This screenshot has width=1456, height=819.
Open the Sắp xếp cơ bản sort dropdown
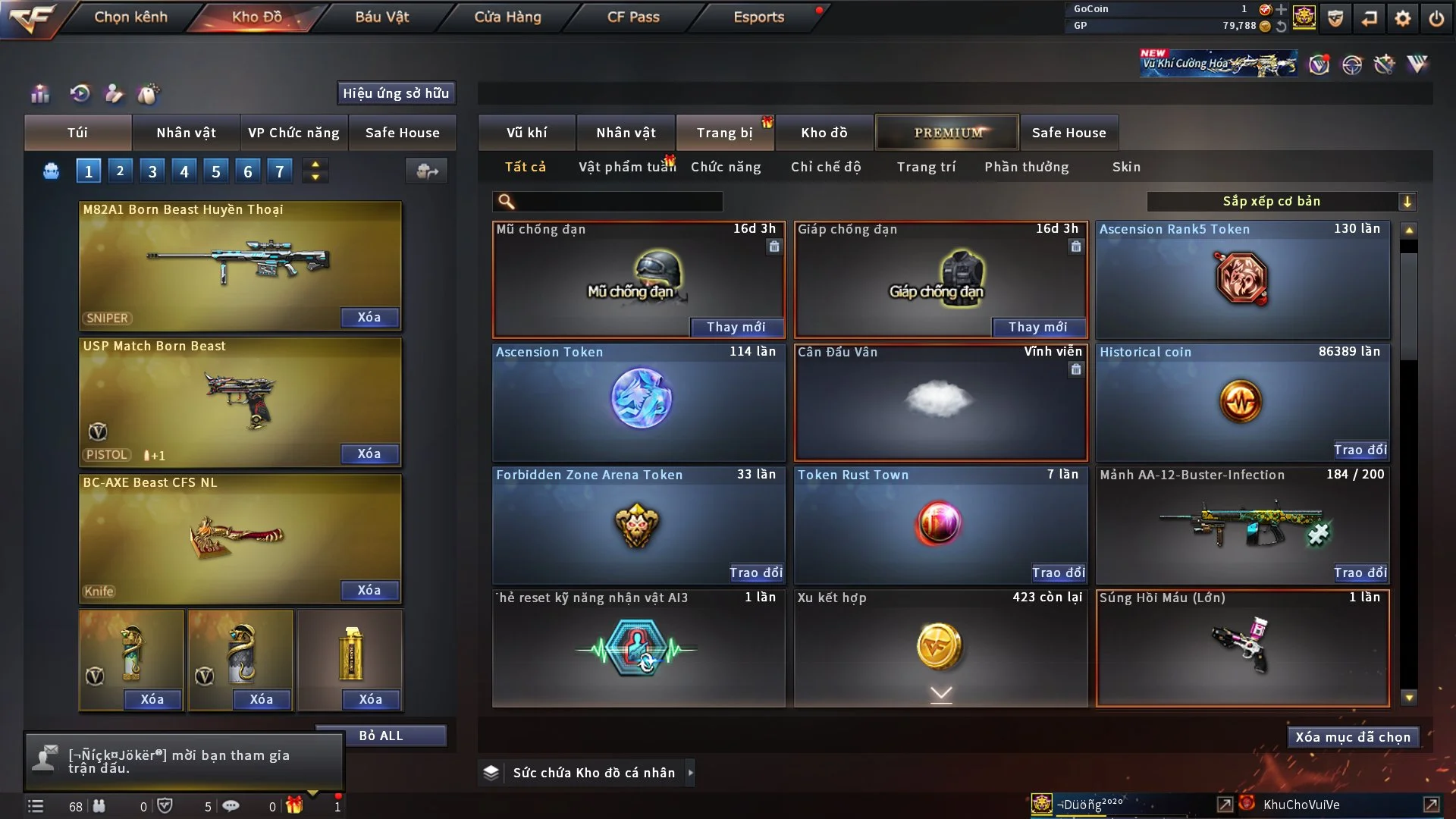coord(1281,202)
